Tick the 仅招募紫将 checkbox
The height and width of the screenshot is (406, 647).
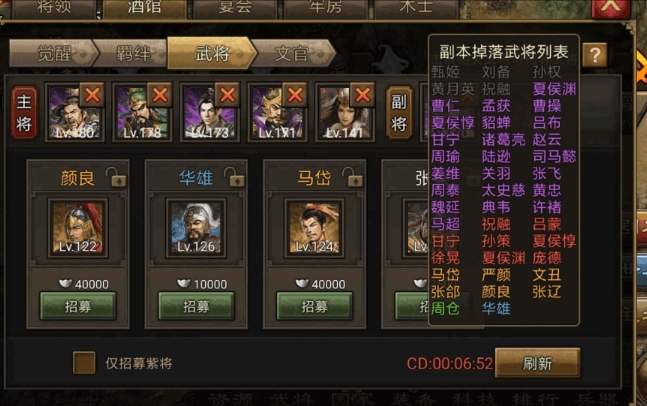[84, 362]
